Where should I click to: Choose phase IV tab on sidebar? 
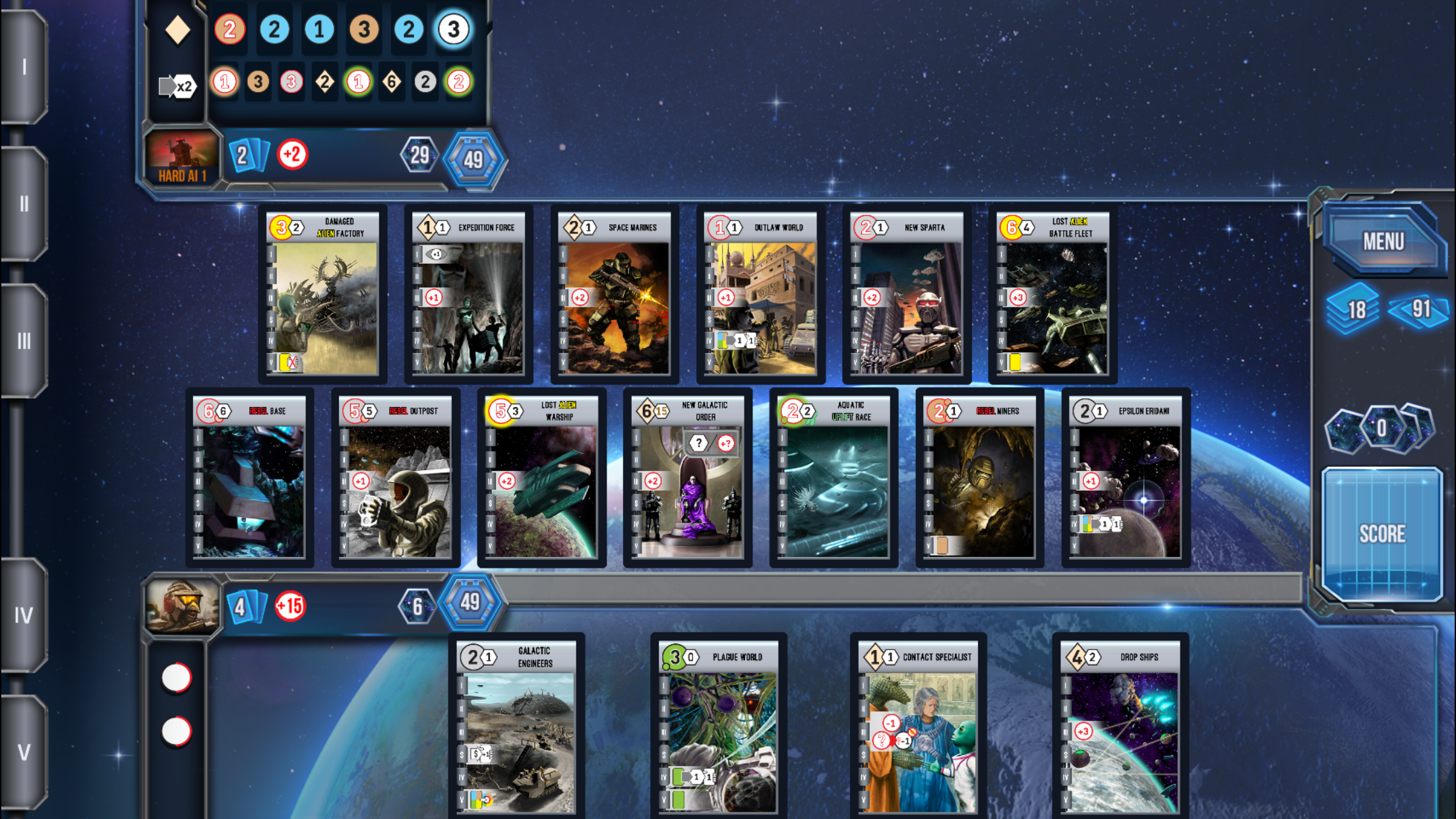pyautogui.click(x=24, y=615)
